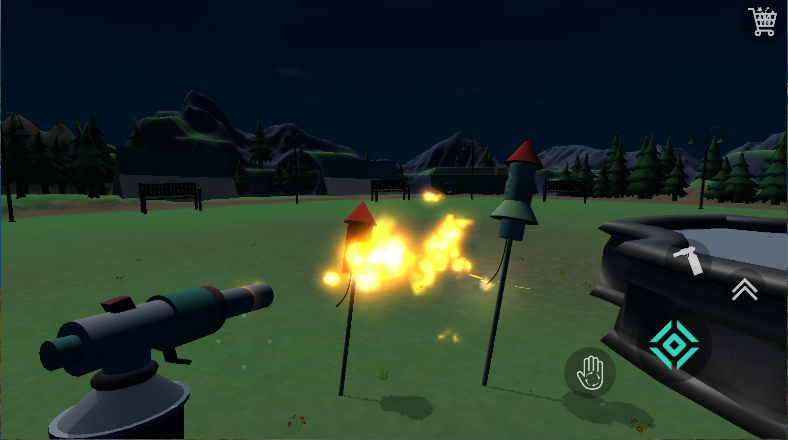The width and height of the screenshot is (788, 440).
Task: Tap the double chevron jump button
Action: coord(744,289)
